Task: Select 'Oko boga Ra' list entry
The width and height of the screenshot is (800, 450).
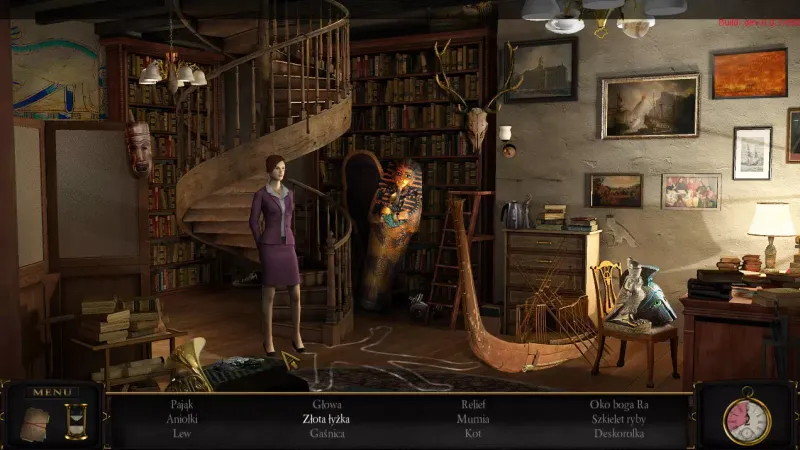Action: (x=619, y=405)
